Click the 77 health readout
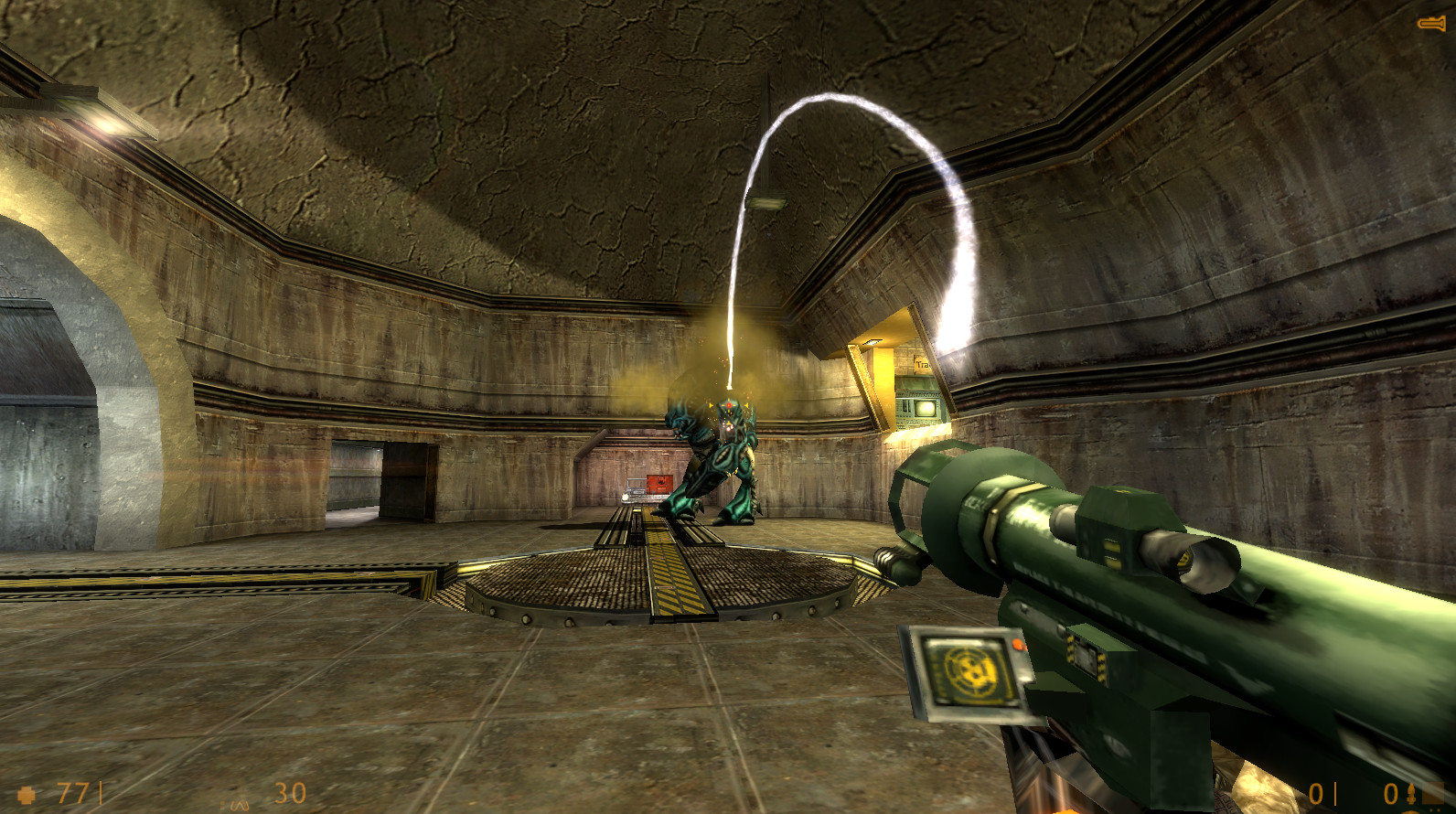 tap(73, 794)
